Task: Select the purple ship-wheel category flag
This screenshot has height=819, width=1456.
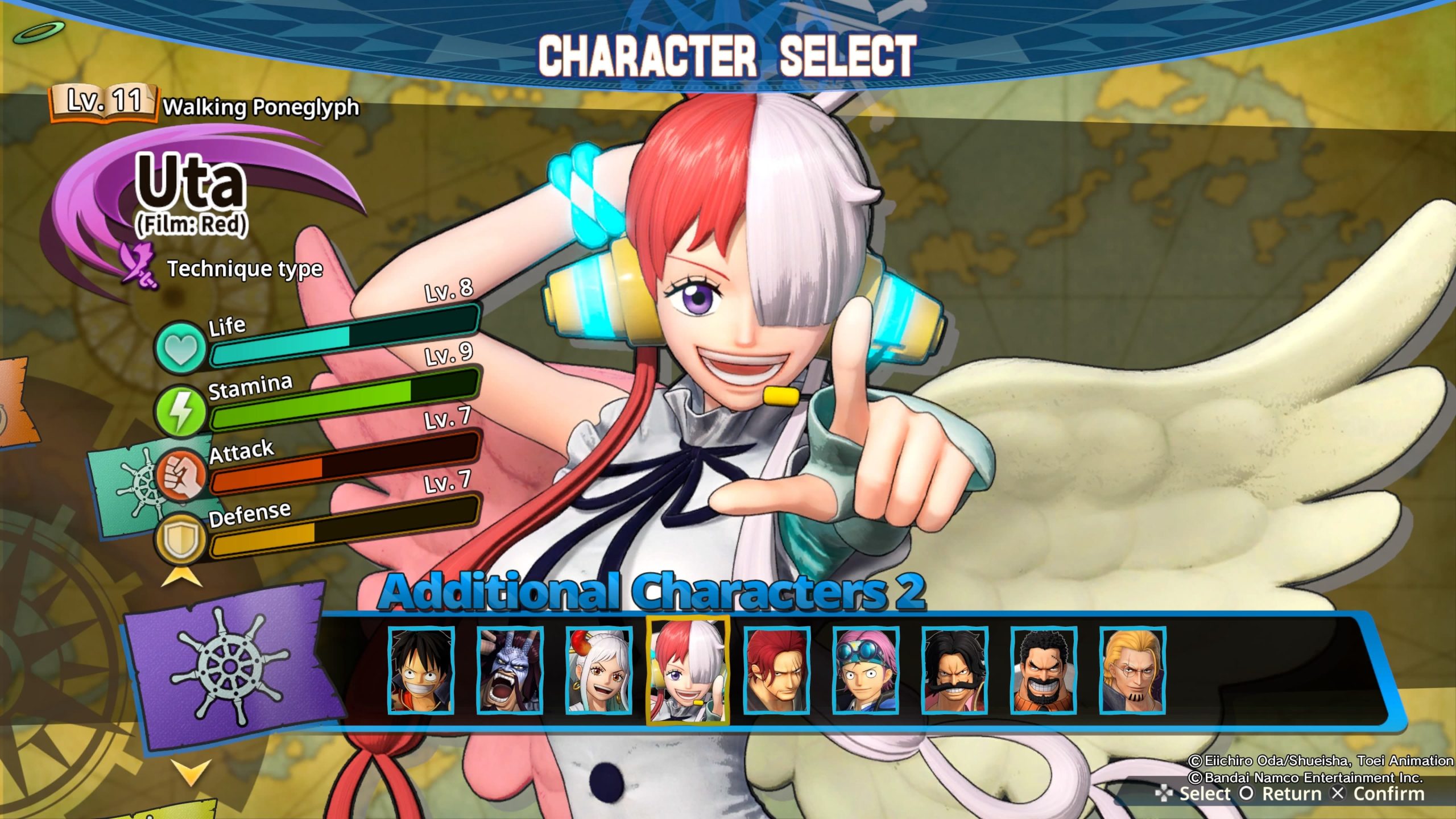Action: (227, 665)
